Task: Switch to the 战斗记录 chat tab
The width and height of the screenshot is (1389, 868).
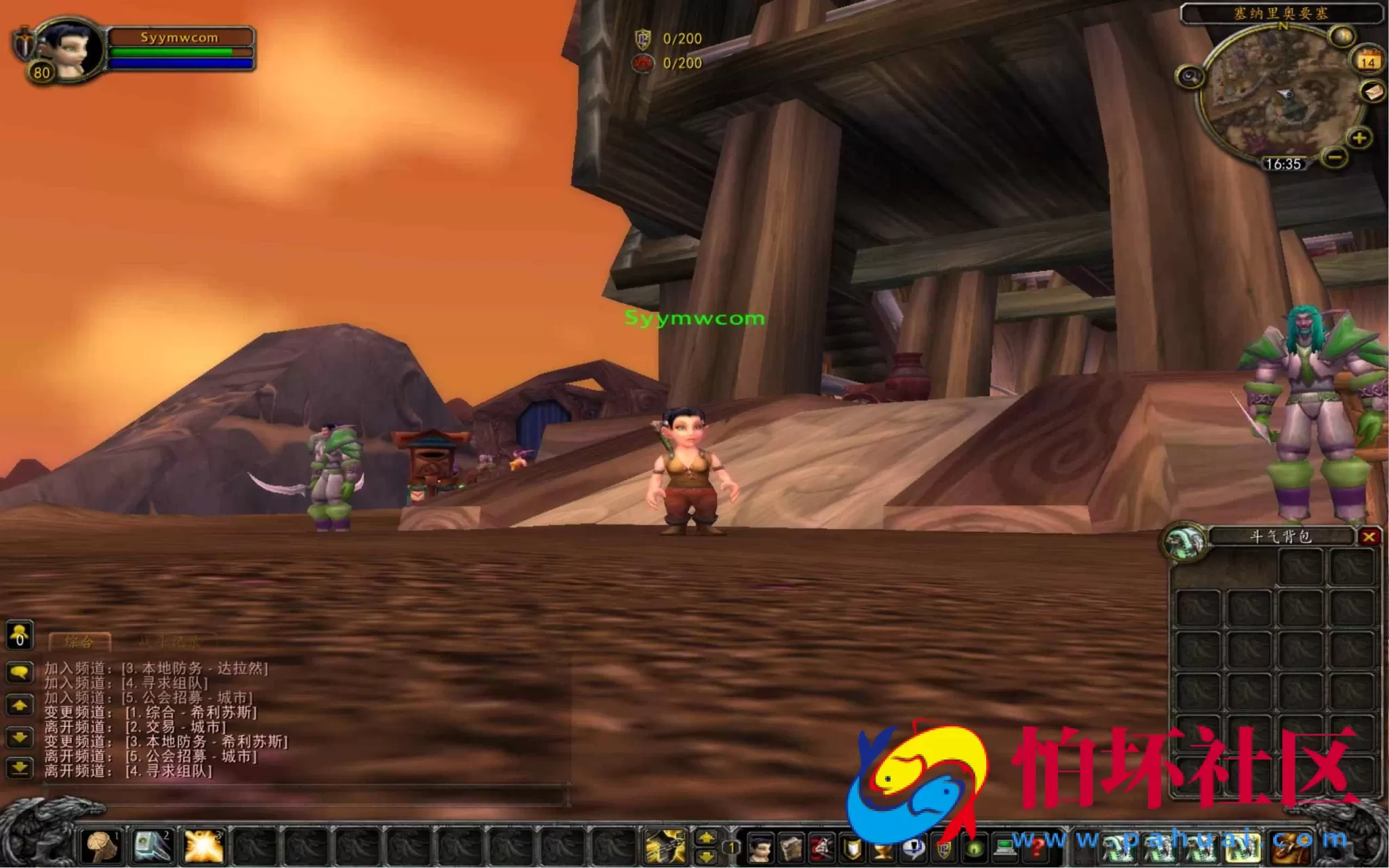Action: tap(169, 641)
